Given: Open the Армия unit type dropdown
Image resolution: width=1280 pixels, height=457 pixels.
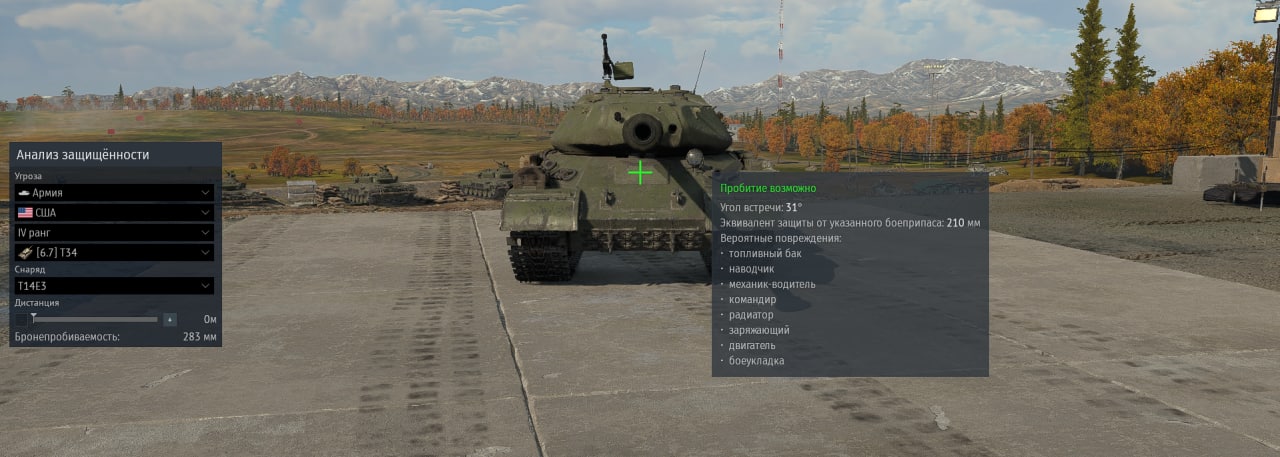Looking at the screenshot, I should 114,192.
